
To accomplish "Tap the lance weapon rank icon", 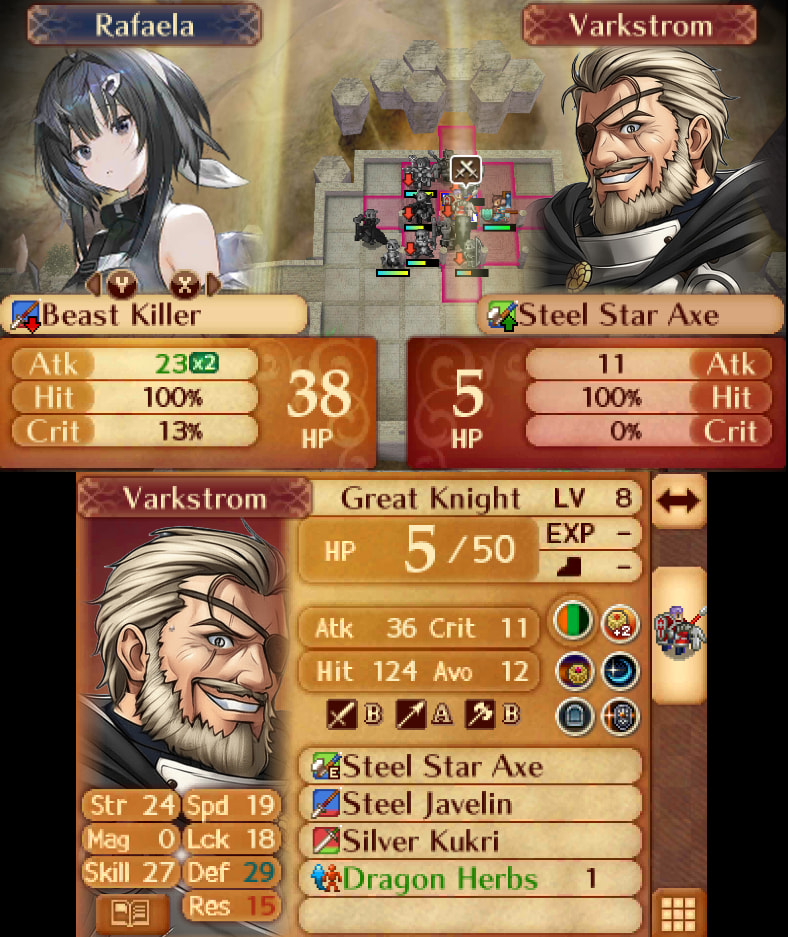I will coord(410,716).
